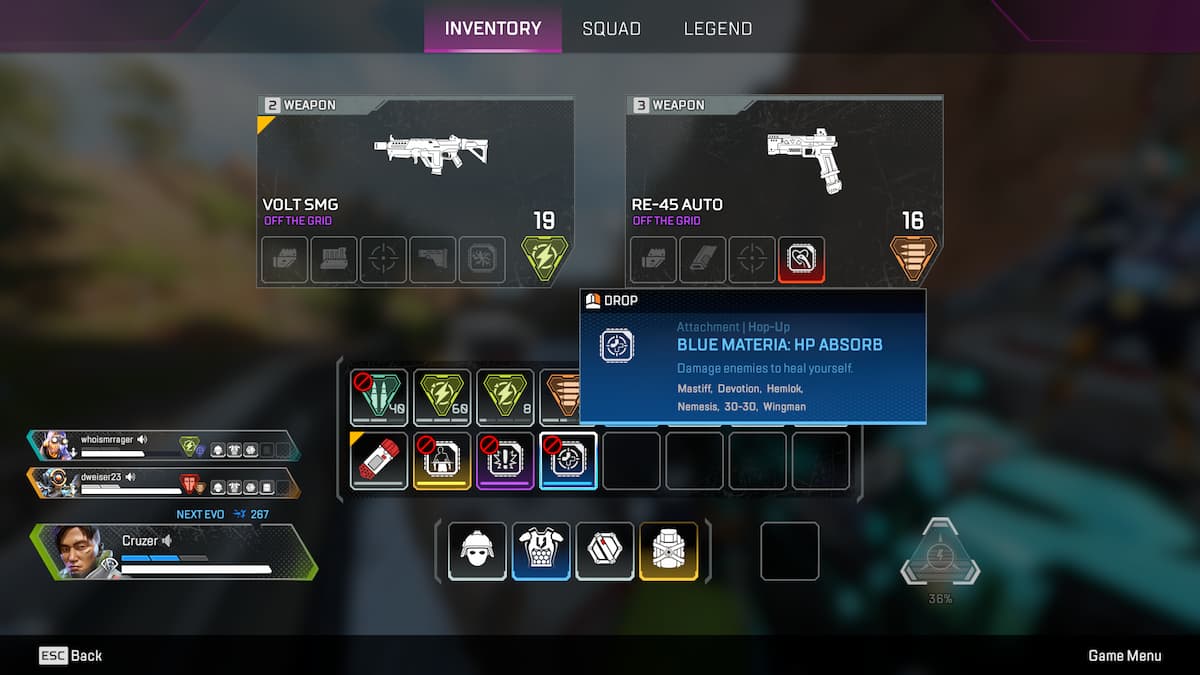The width and height of the screenshot is (1200, 675).
Task: Click the gold-bordered materia hop-up slot
Action: click(x=442, y=460)
